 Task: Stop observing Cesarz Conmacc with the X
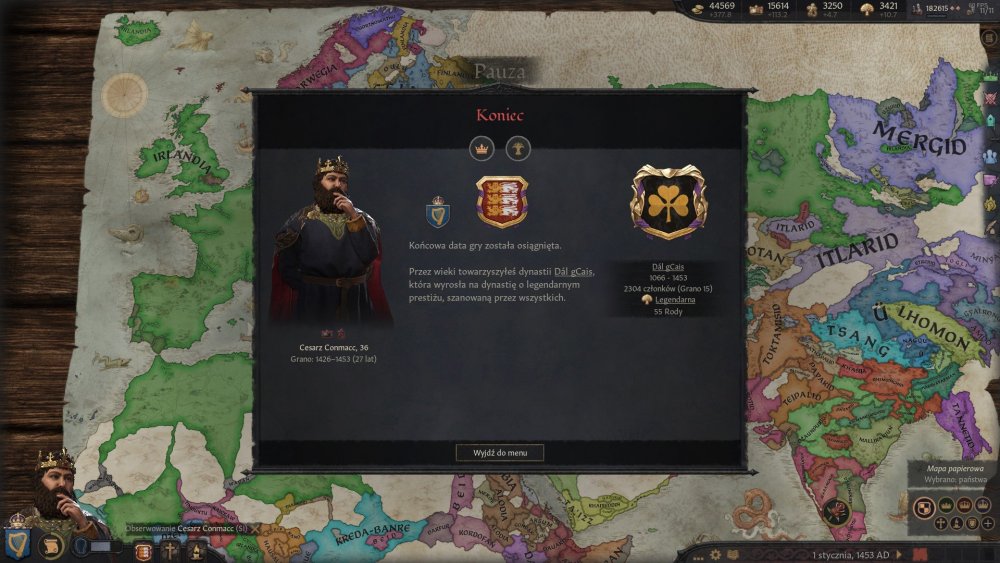coord(255,528)
